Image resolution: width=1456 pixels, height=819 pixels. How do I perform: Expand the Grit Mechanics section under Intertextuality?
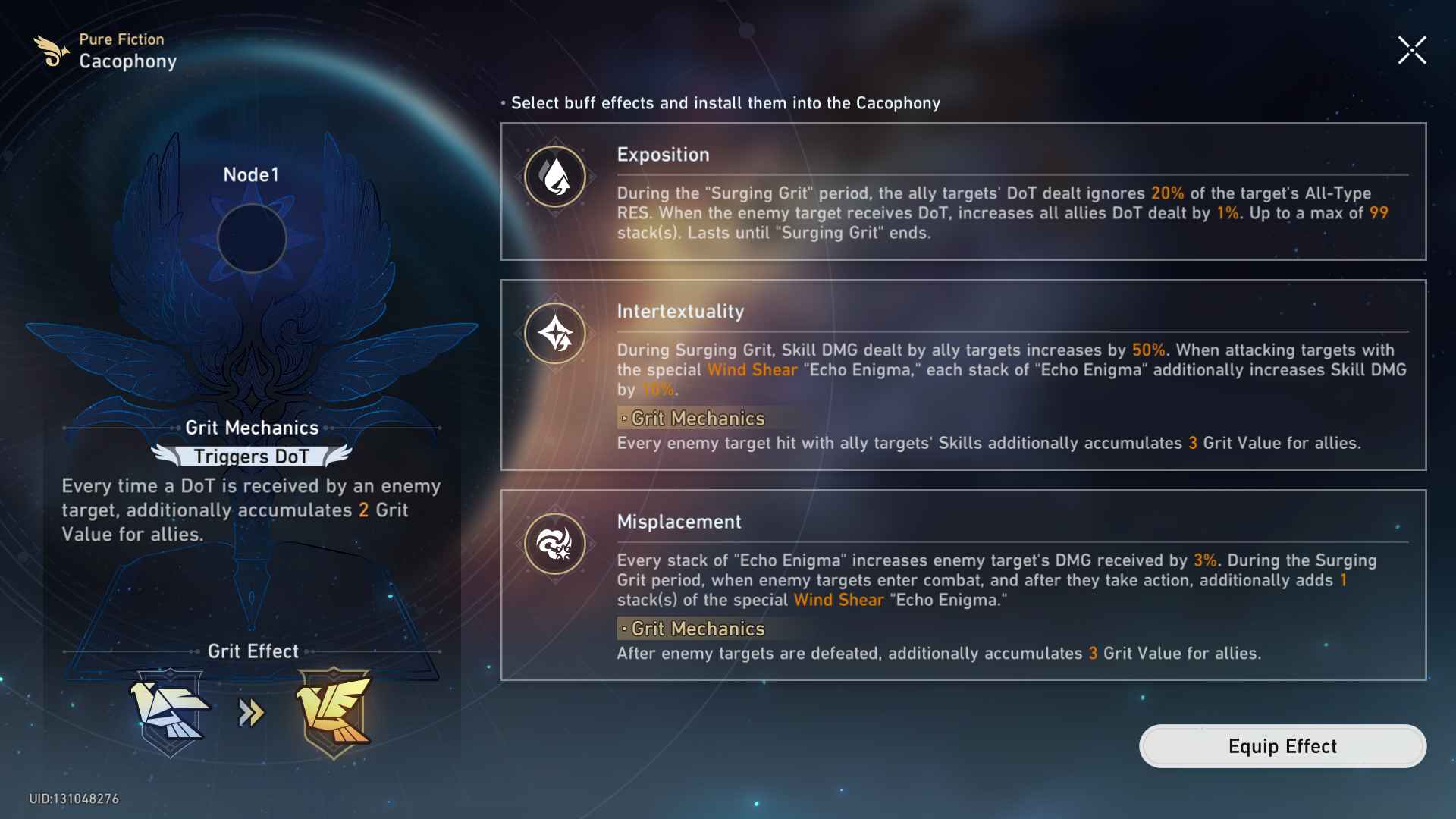click(692, 418)
